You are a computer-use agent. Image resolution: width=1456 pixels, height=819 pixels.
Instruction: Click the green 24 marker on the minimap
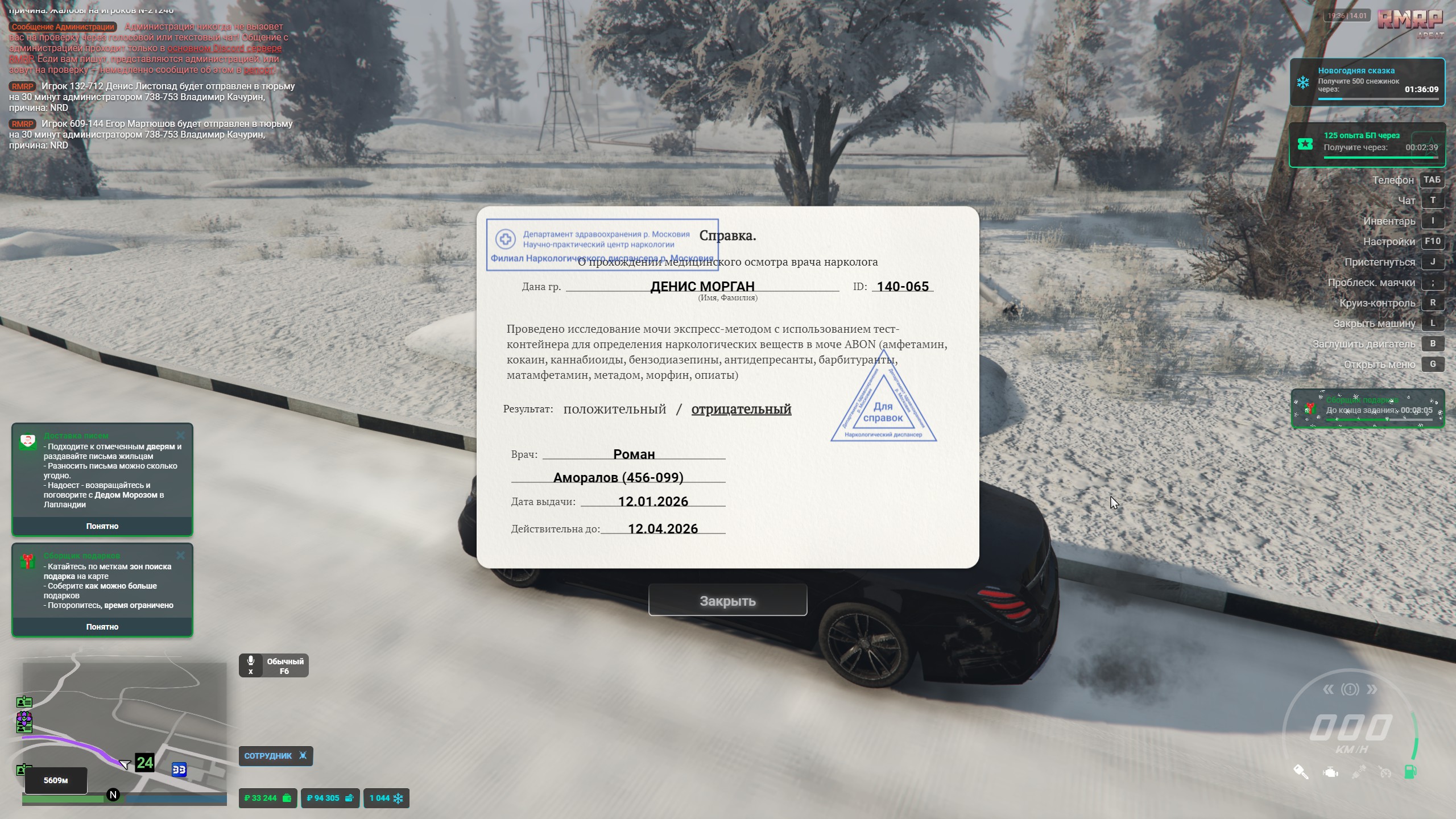144,762
